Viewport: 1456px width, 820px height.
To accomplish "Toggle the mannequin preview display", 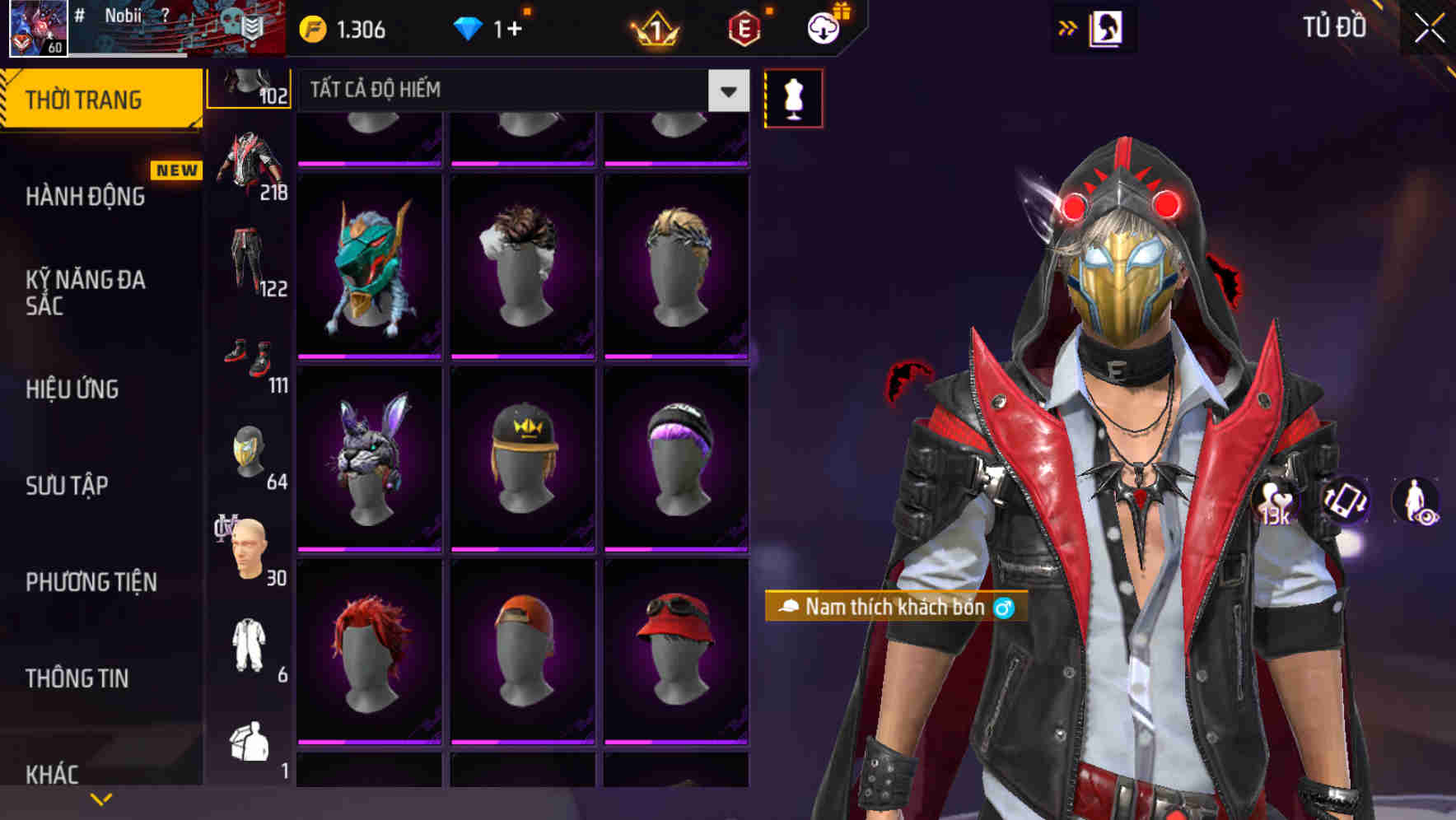I will coord(793,97).
